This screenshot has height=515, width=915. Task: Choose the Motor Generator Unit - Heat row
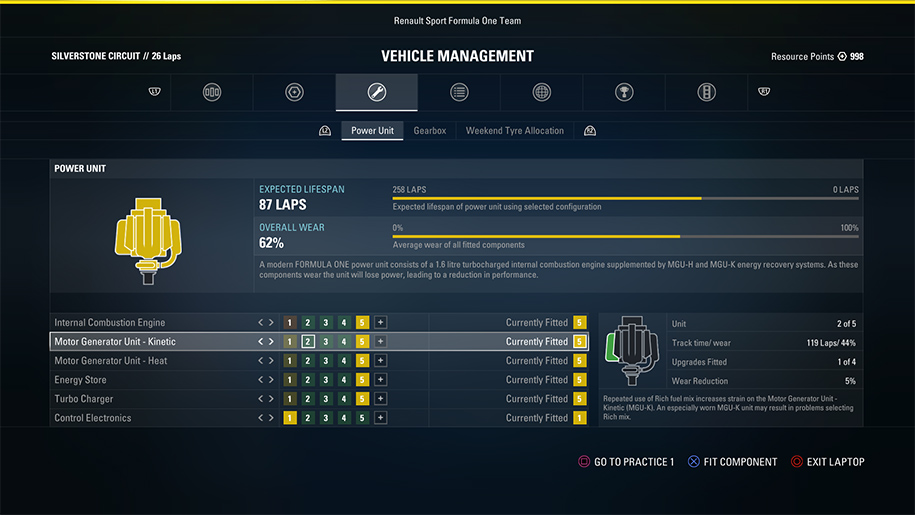(111, 361)
